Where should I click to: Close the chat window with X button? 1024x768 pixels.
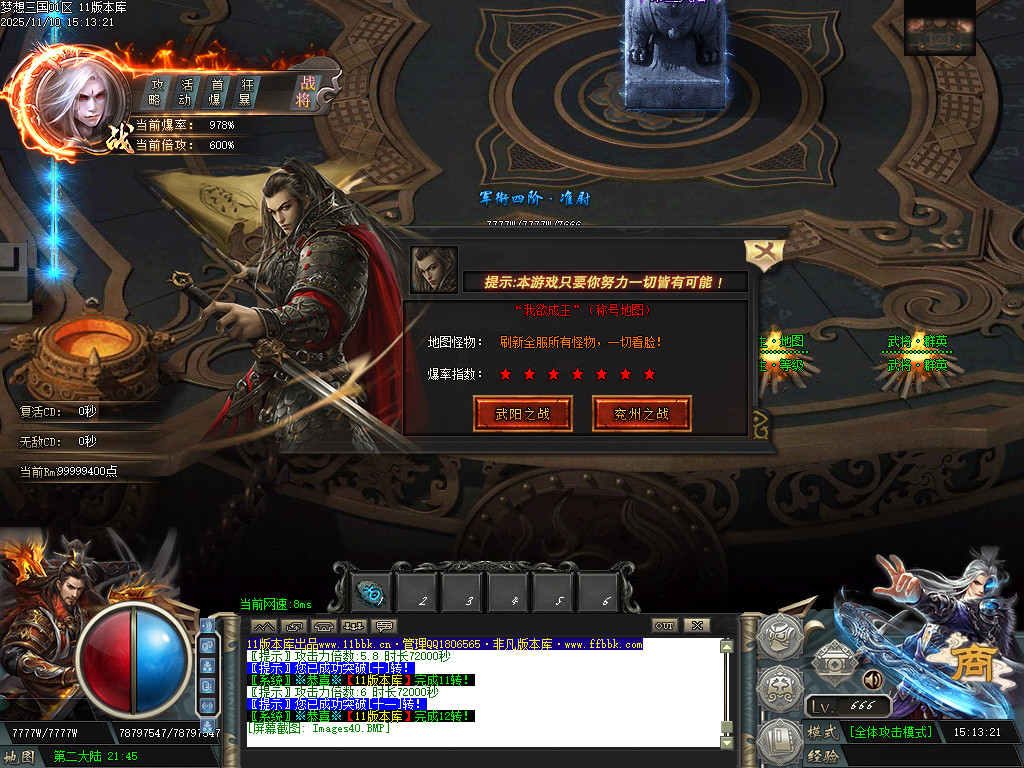[x=696, y=626]
